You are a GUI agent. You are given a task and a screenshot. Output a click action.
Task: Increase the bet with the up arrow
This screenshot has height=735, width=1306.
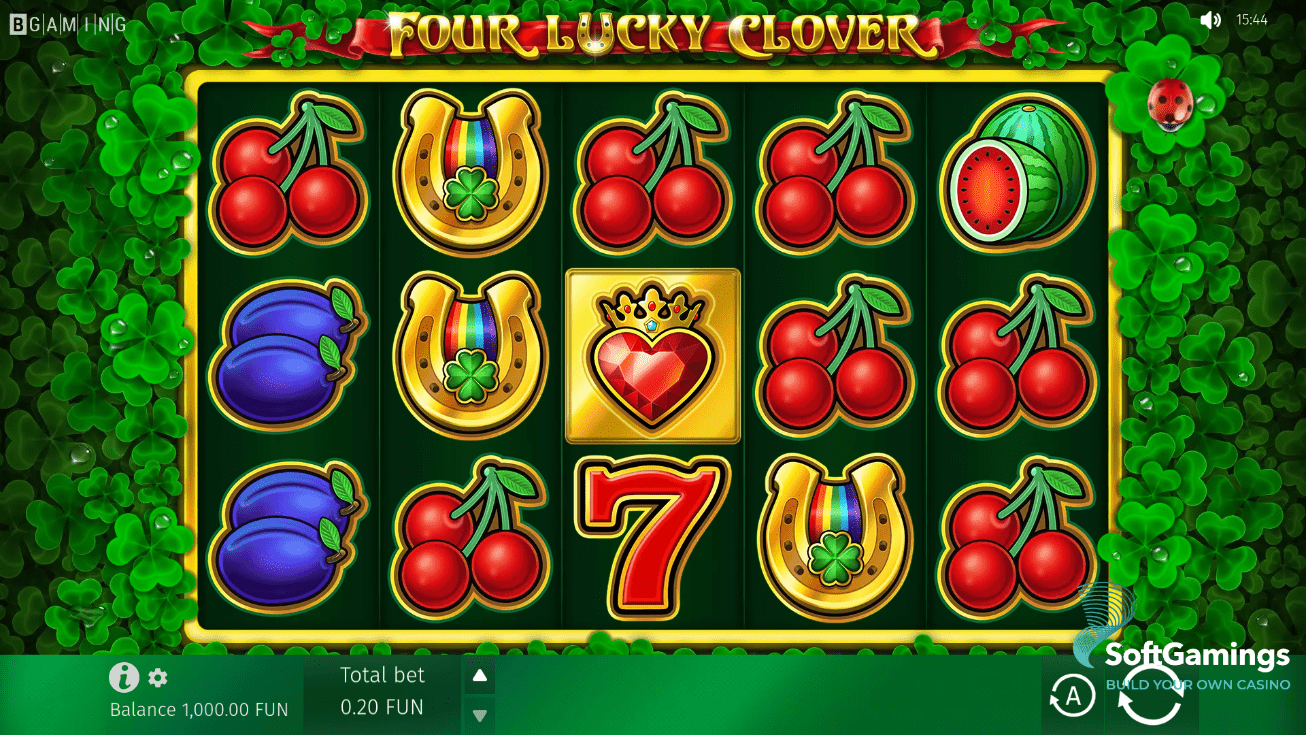(479, 675)
